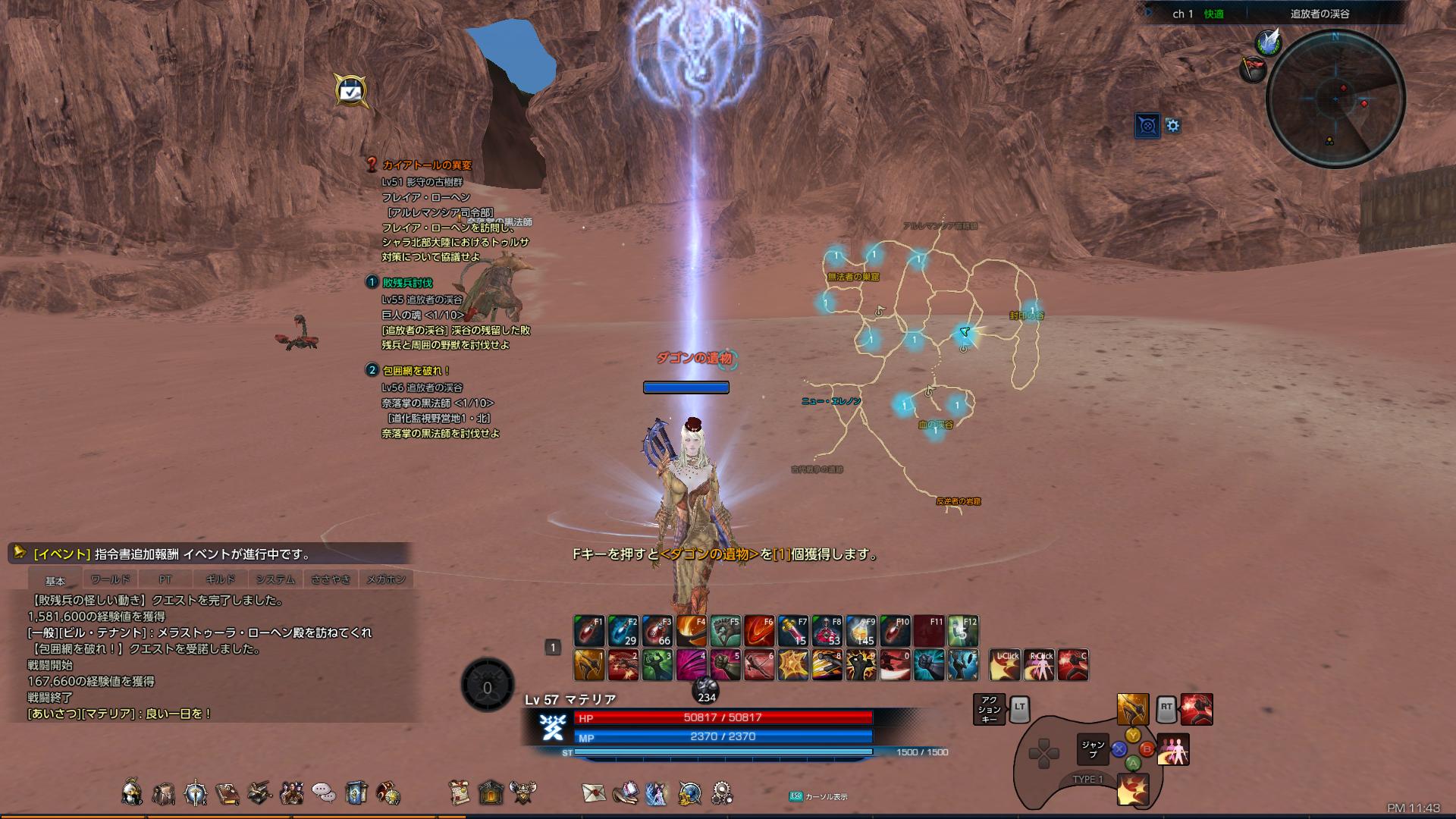Use the F9 item with 145 count
Screen dimensions: 1456x819
(x=861, y=631)
